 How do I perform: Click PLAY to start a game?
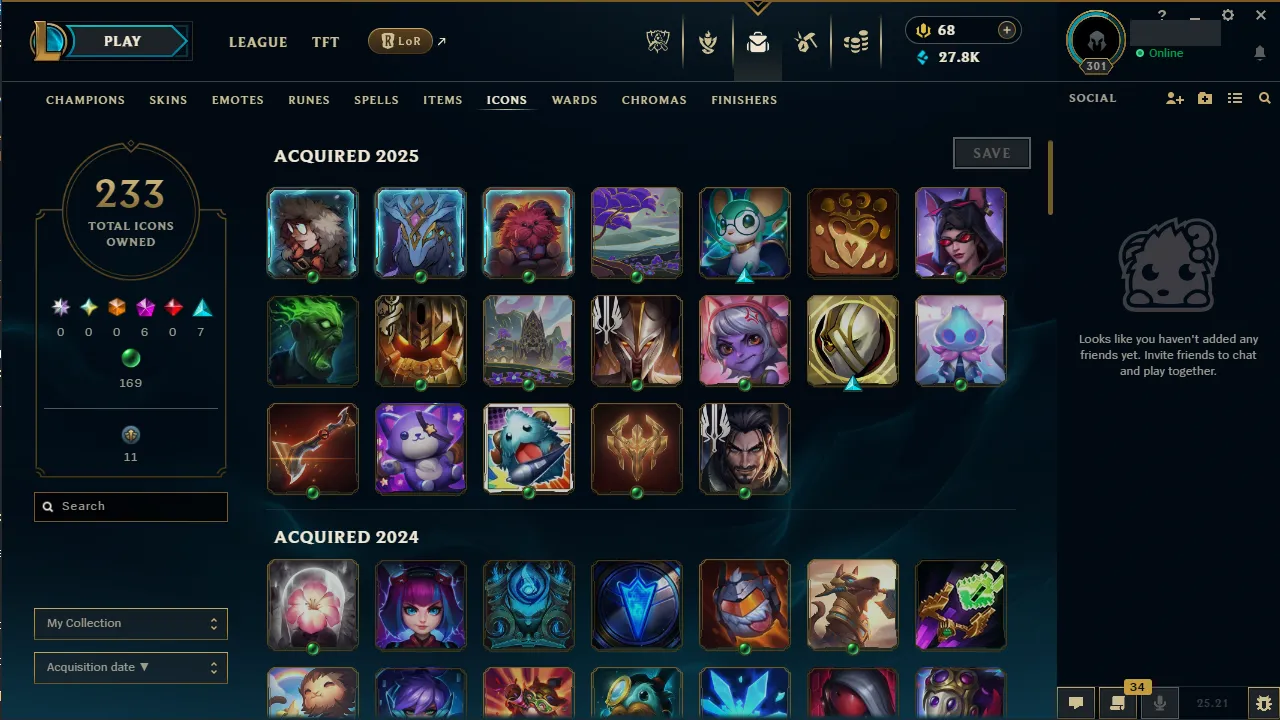click(122, 41)
